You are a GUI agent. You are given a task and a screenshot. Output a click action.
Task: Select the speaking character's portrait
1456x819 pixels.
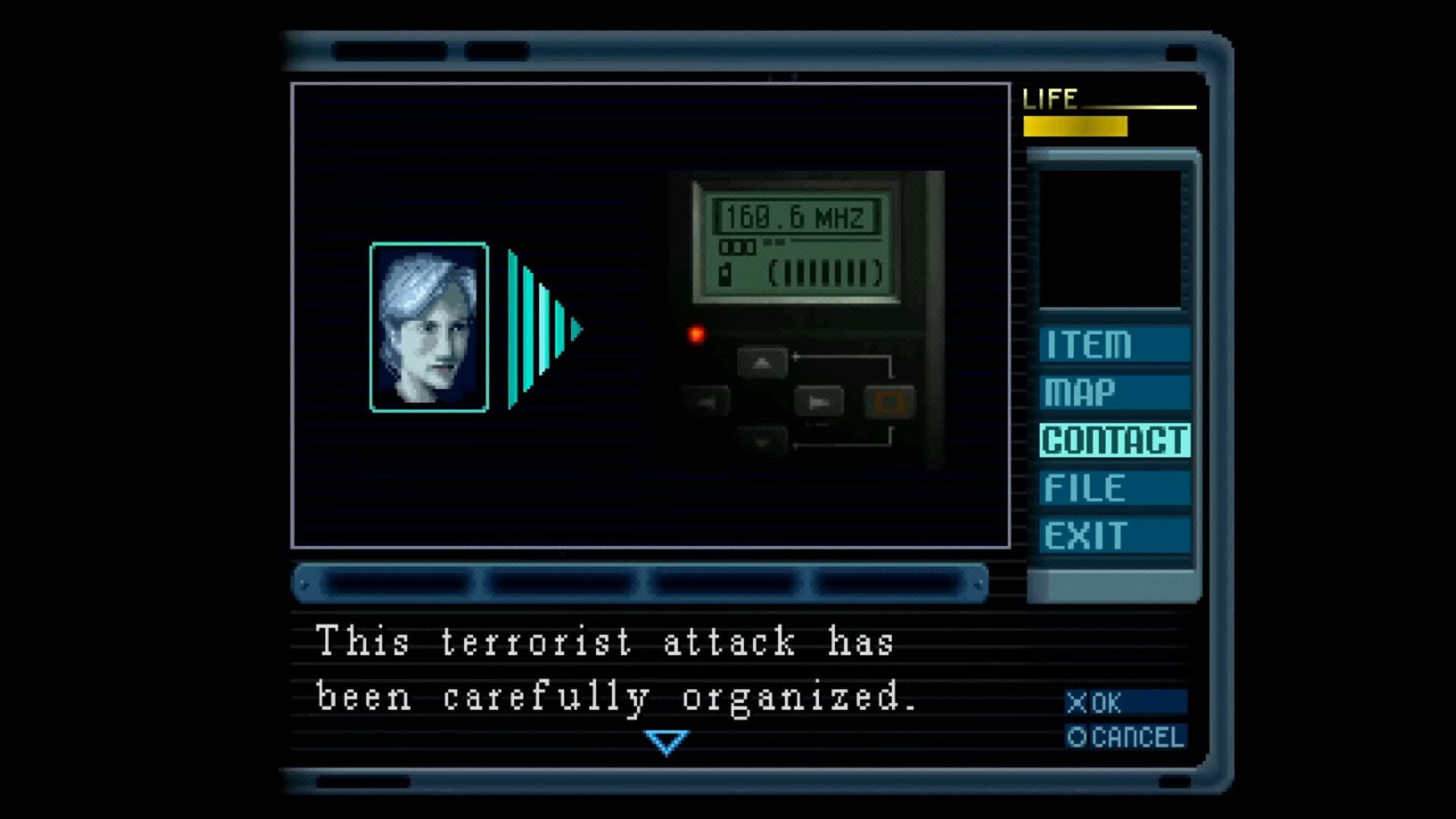pyautogui.click(x=430, y=328)
